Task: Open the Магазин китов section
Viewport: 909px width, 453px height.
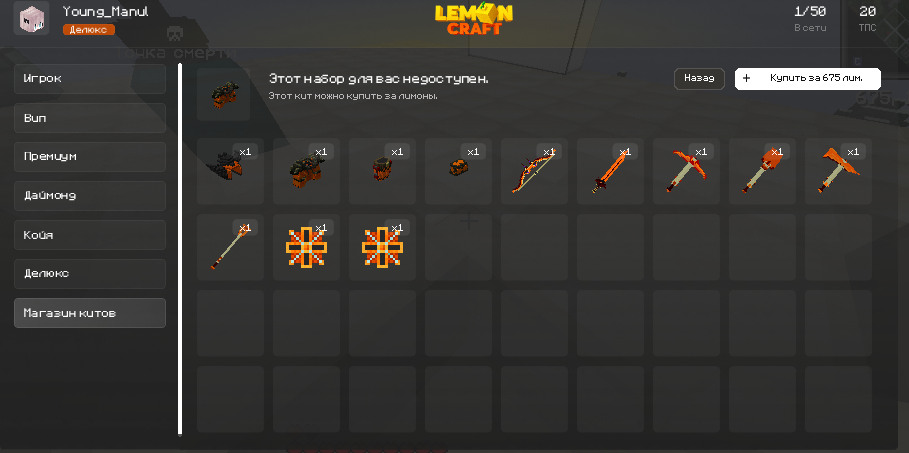Action: [x=90, y=313]
